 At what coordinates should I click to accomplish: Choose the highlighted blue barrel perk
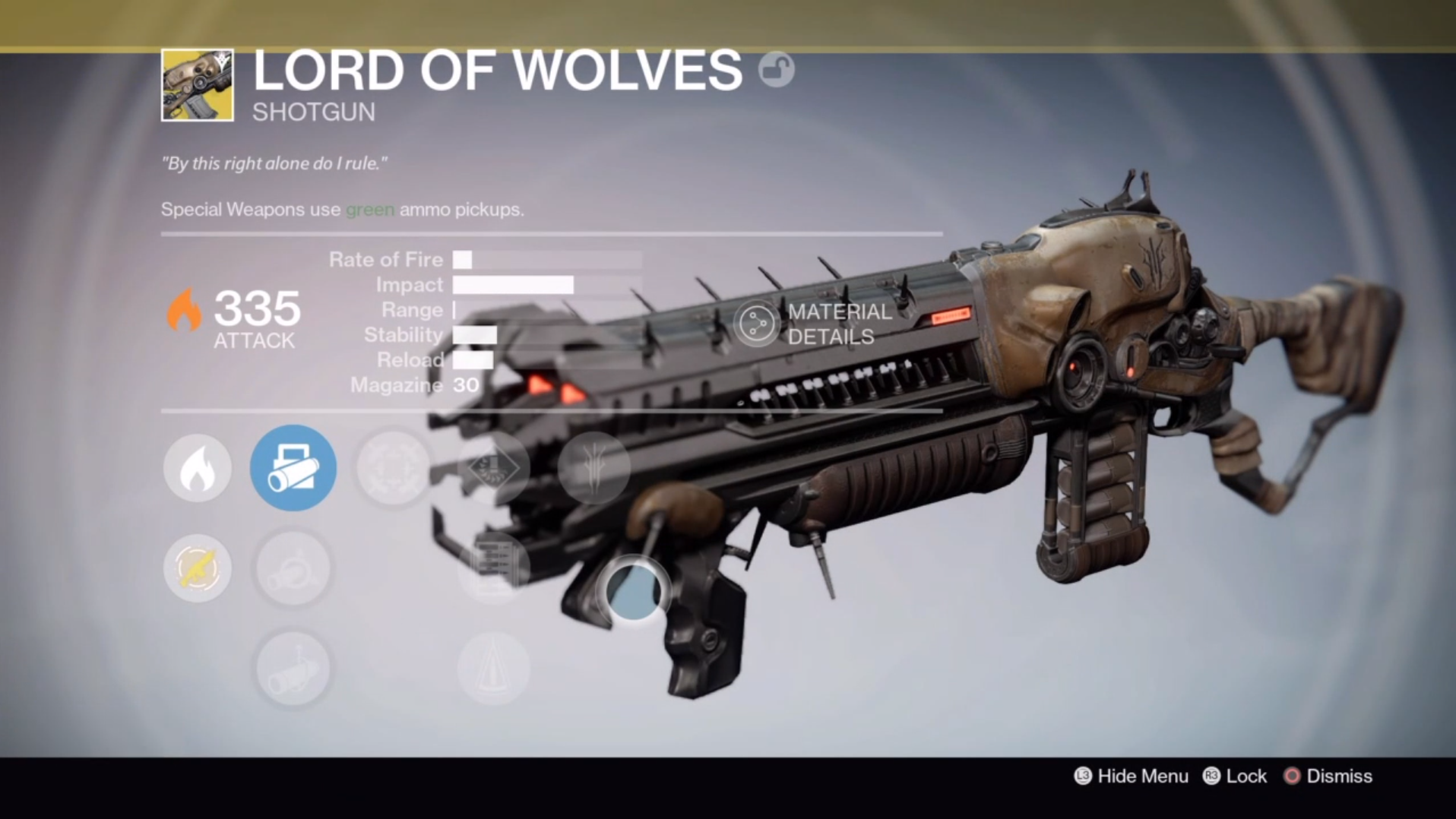(x=293, y=468)
